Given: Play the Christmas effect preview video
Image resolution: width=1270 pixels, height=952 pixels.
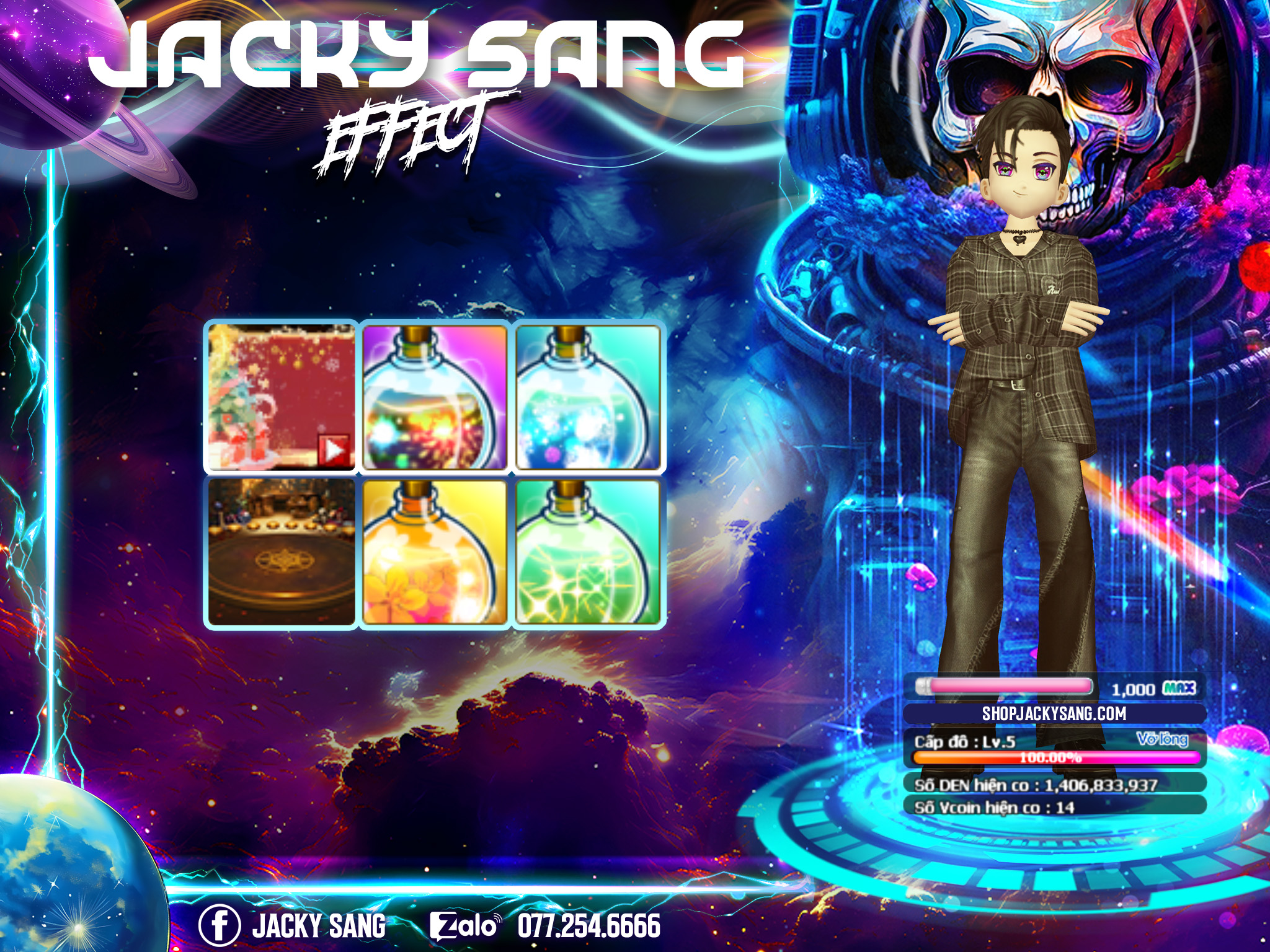Looking at the screenshot, I should click(x=334, y=449).
